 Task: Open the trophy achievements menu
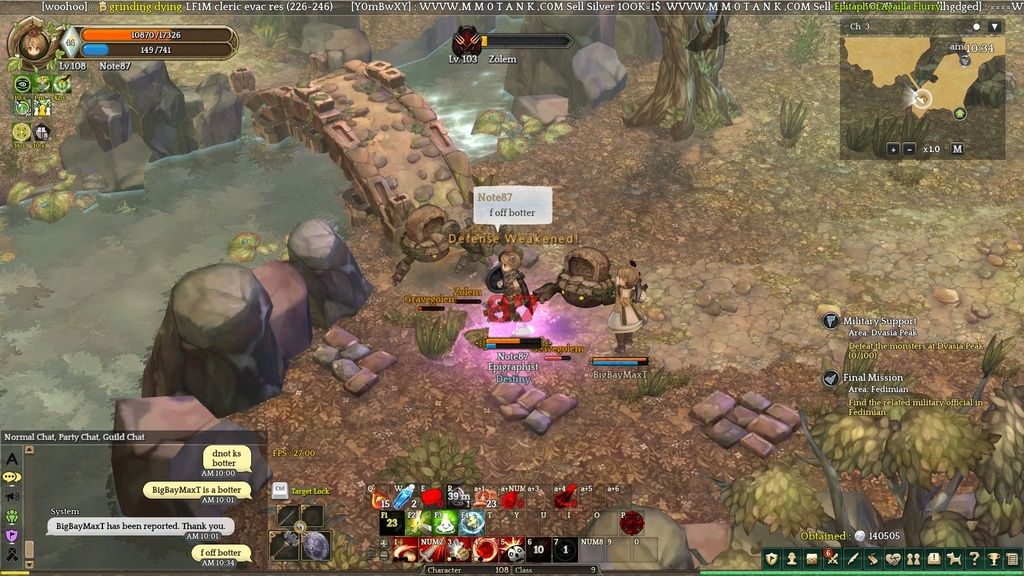point(995,558)
